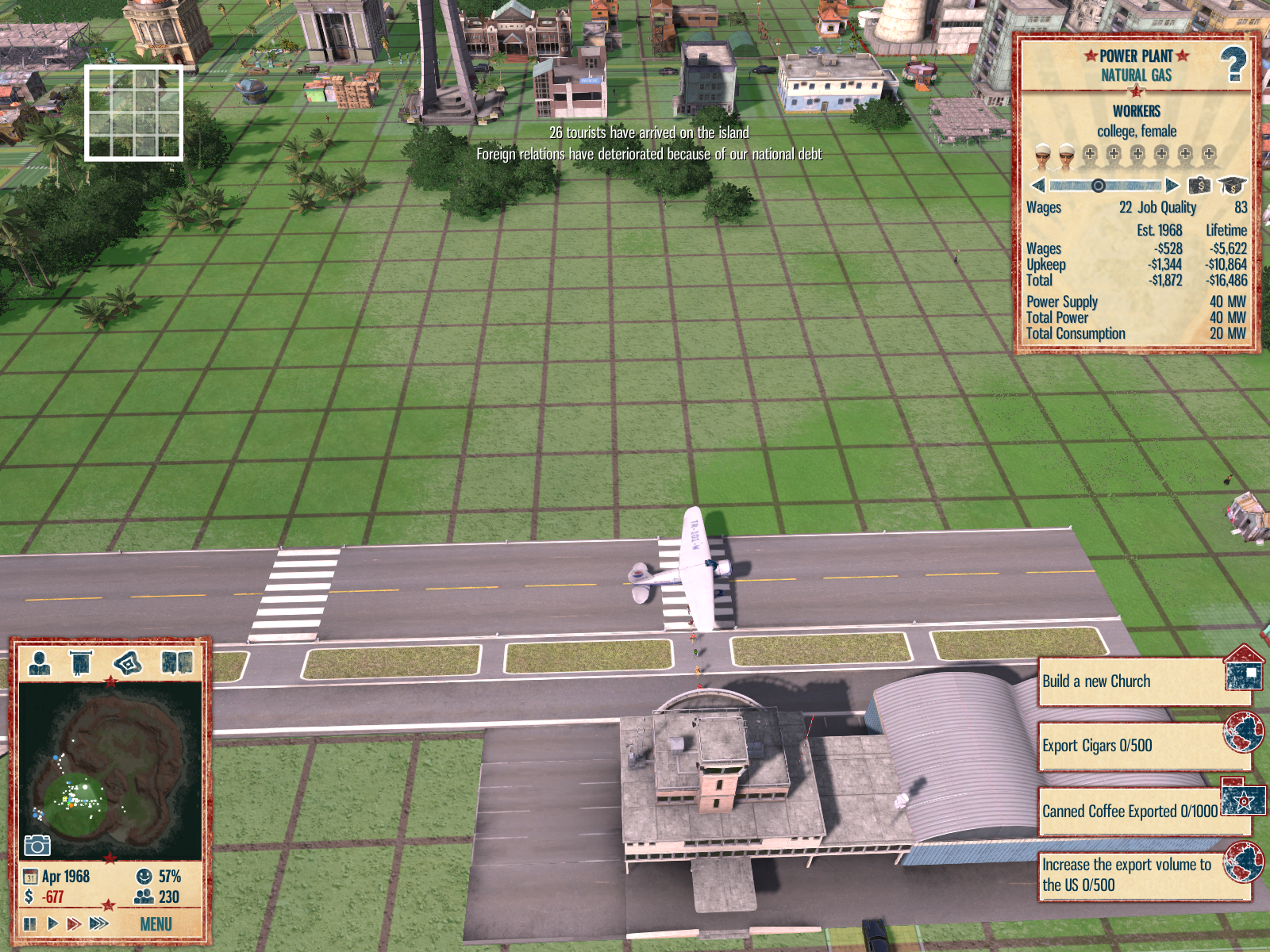The width and height of the screenshot is (1270, 952).
Task: Open the banner icon above the minimap
Action: point(81,662)
